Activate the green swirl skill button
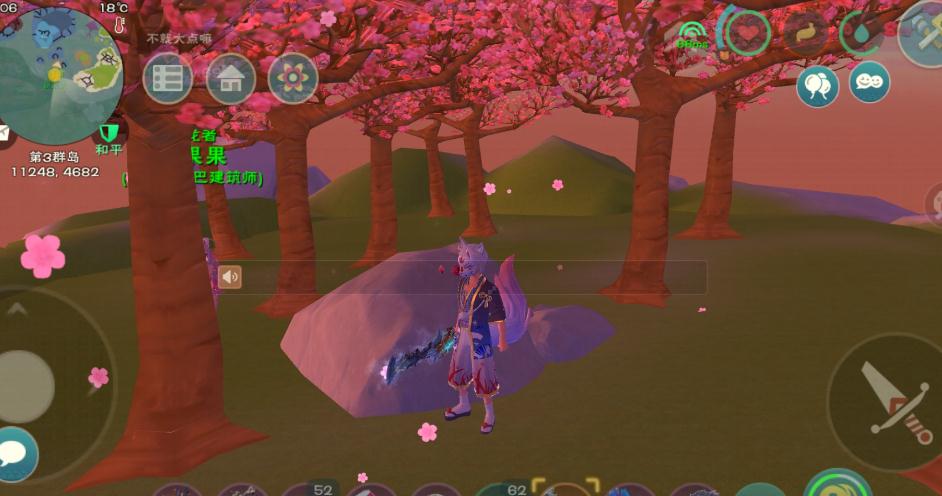The width and height of the screenshot is (942, 496). pos(838,486)
